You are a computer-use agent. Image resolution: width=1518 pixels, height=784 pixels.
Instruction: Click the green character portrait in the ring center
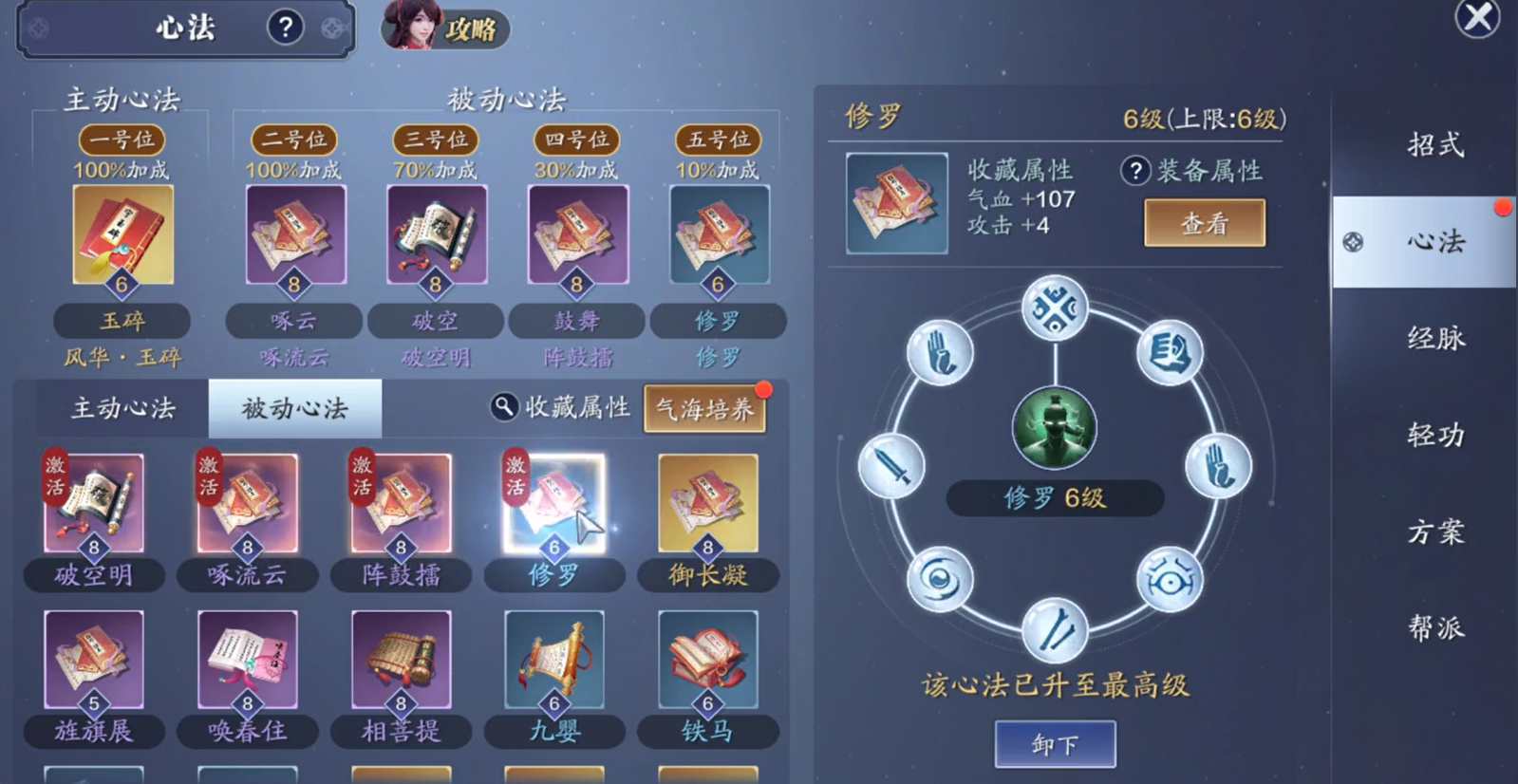[1056, 427]
